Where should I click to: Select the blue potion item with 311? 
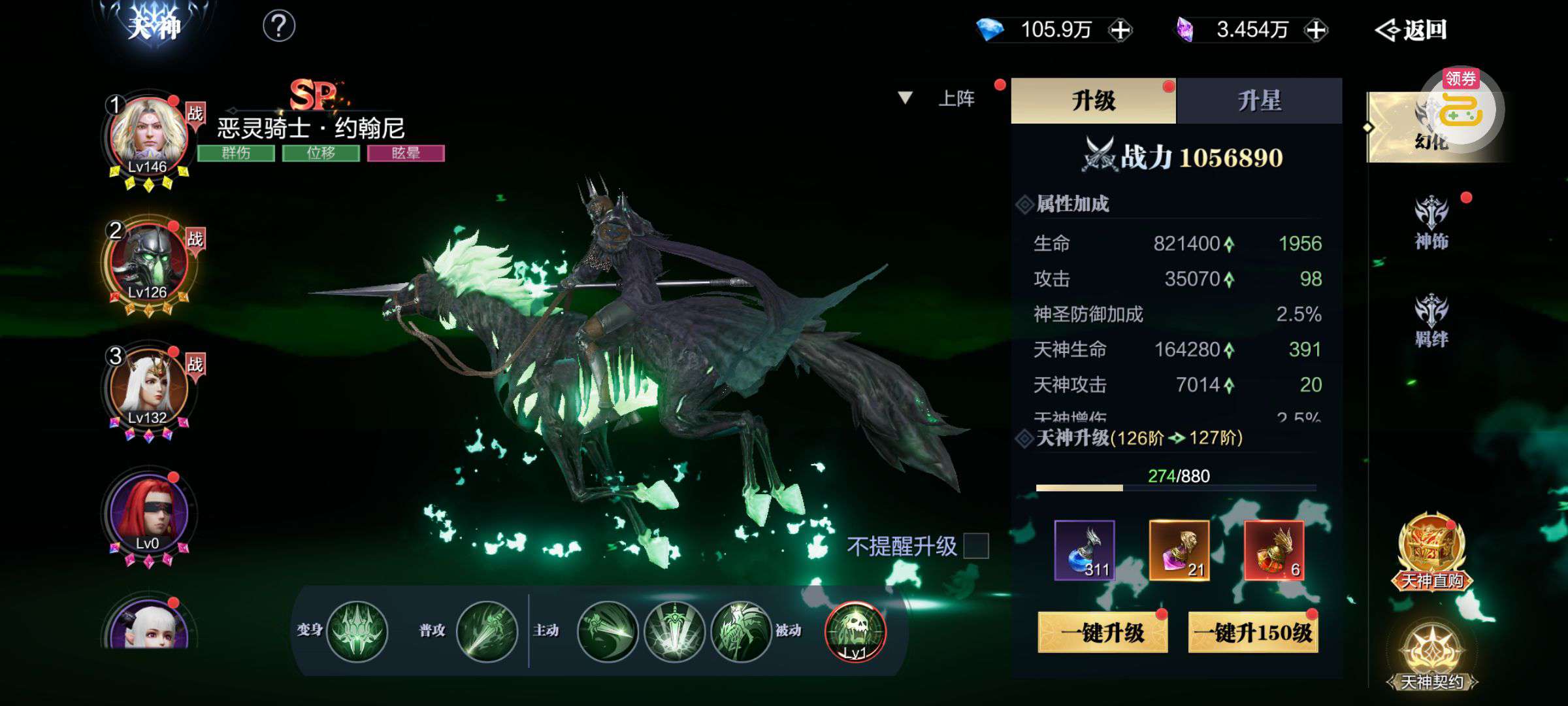(x=1085, y=550)
